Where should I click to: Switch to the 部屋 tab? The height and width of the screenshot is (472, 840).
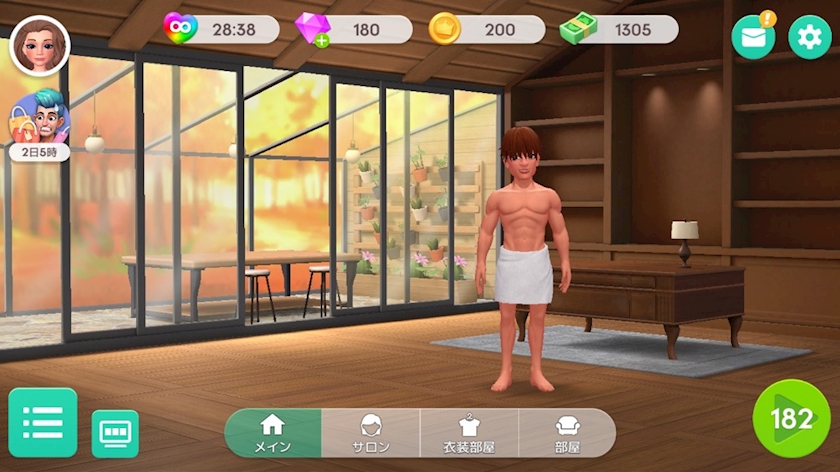(x=567, y=433)
